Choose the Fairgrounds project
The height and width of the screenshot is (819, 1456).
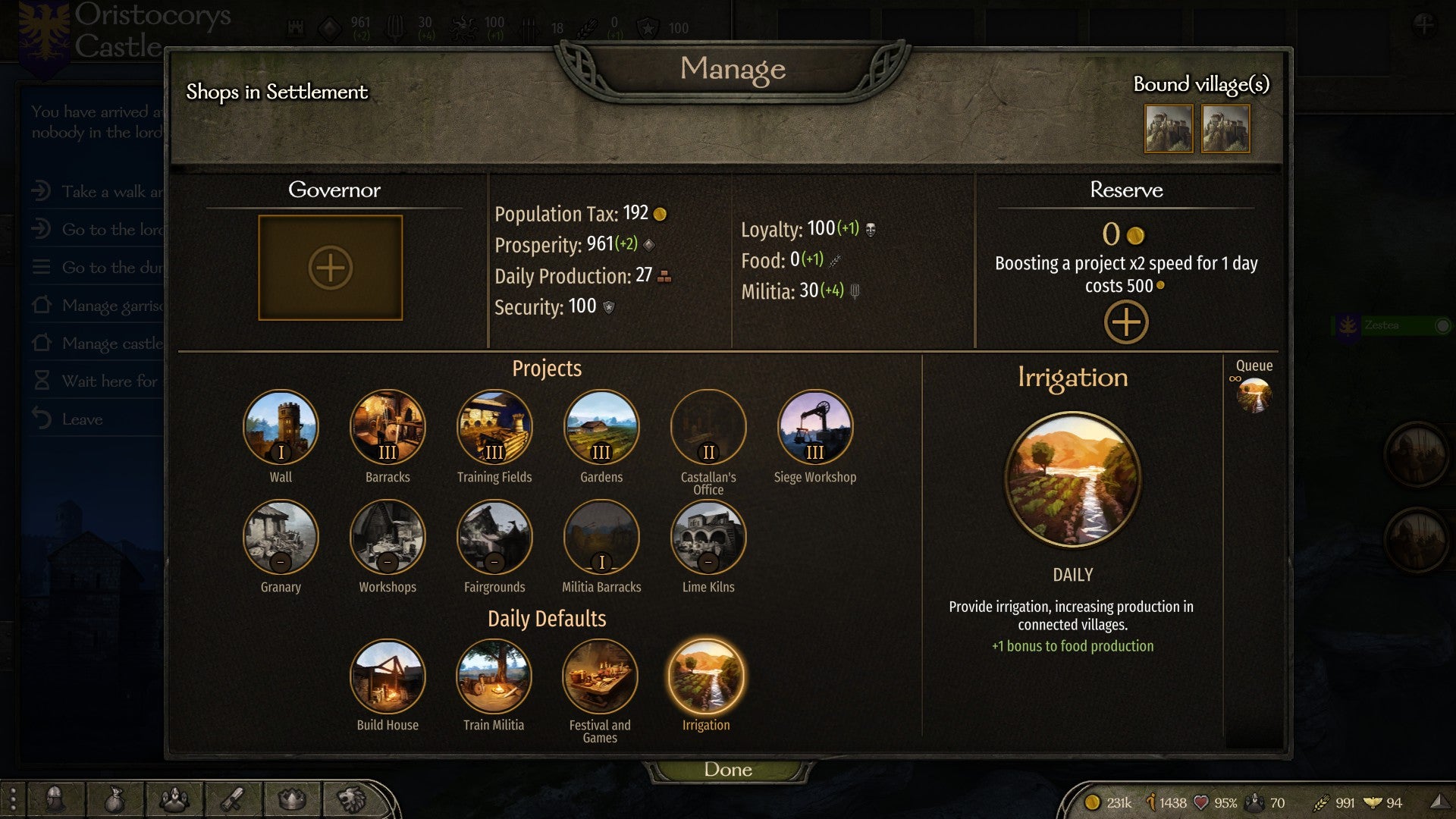pyautogui.click(x=494, y=537)
